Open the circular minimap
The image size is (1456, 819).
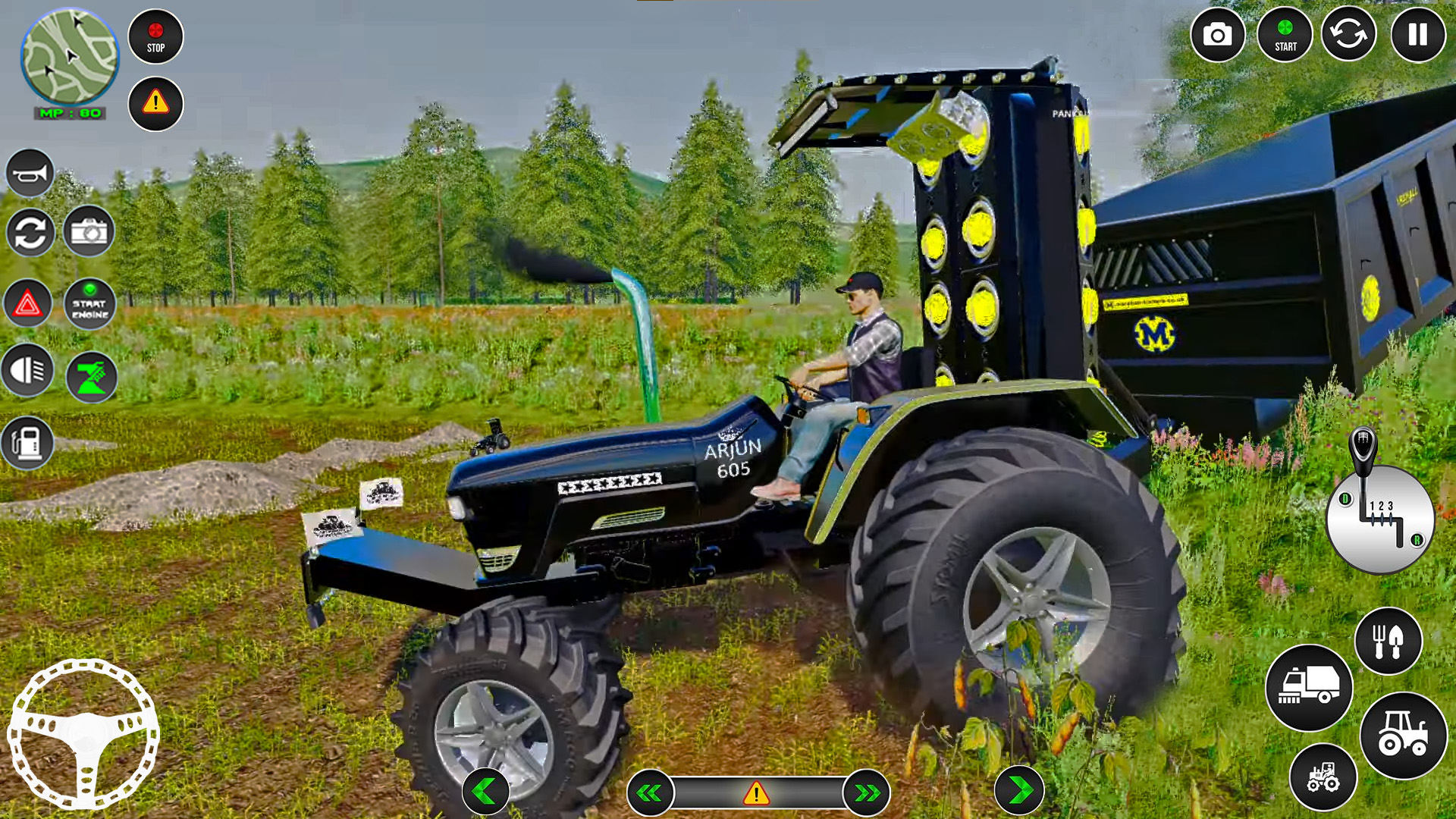tap(69, 58)
